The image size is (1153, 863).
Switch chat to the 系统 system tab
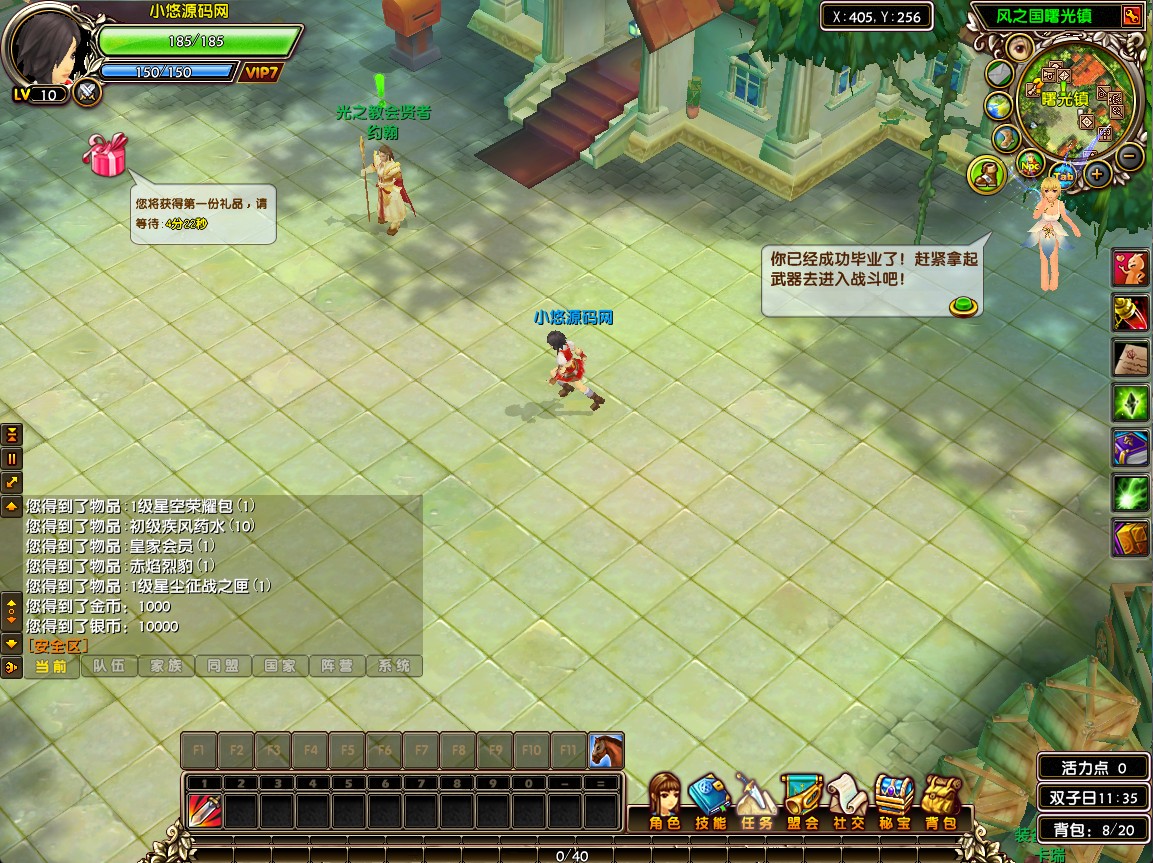(394, 666)
